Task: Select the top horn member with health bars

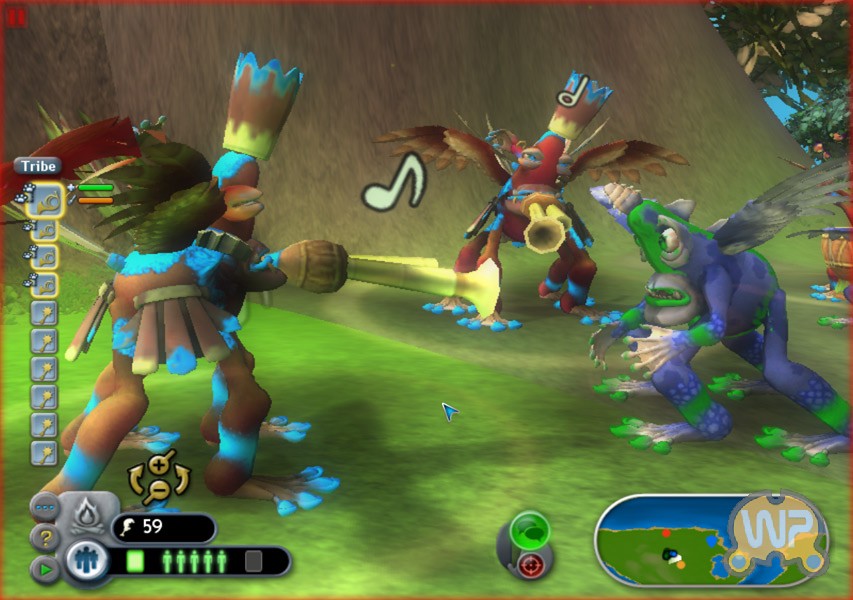Action: click(x=46, y=200)
